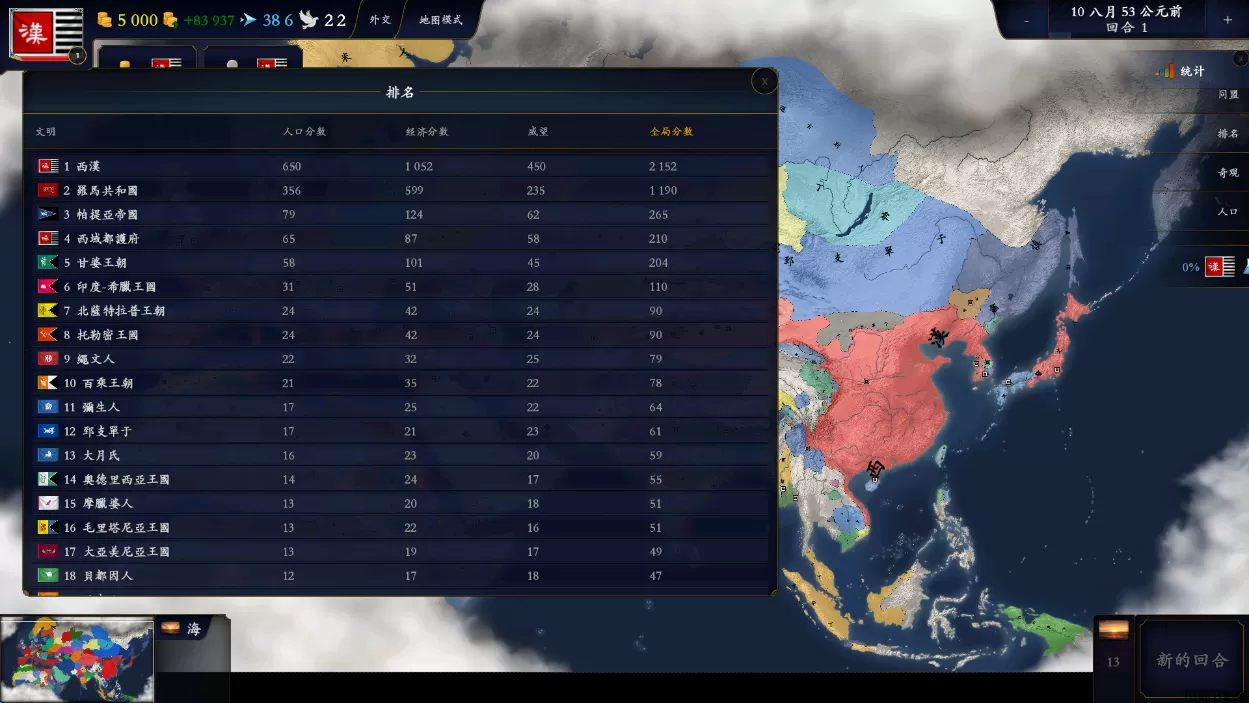Close the 排名 ranking panel
The image size is (1249, 703).
[765, 82]
